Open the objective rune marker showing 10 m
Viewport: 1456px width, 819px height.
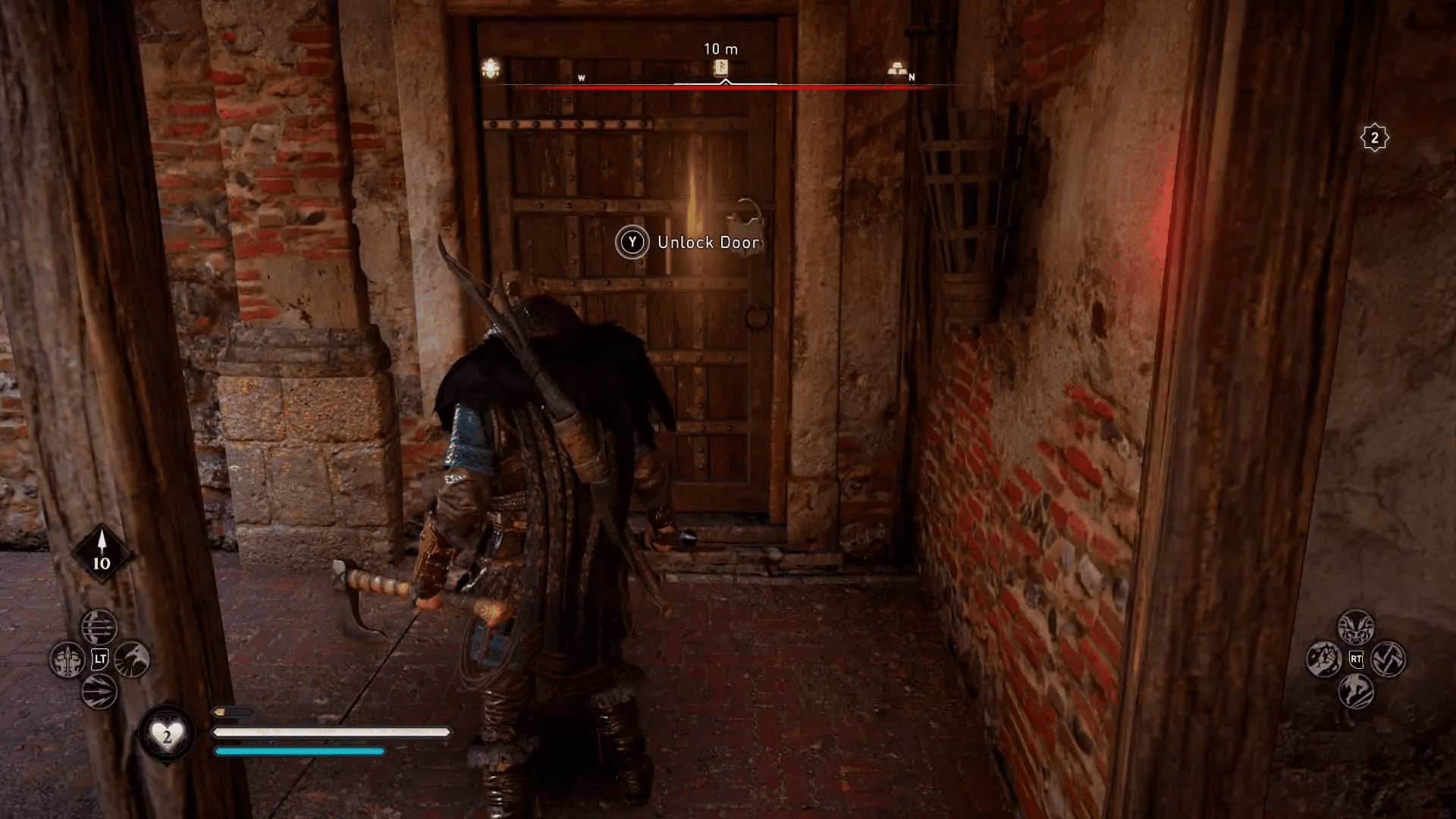(x=720, y=68)
